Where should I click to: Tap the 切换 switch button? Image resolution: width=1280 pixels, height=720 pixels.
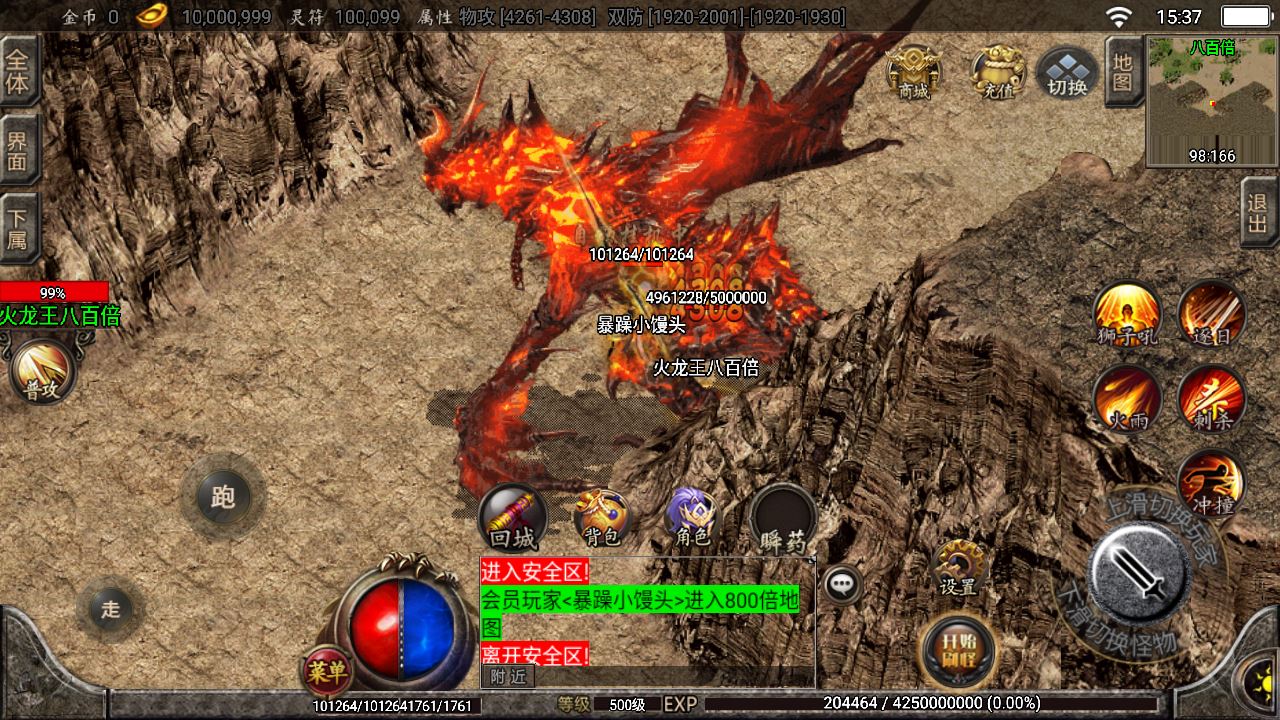click(x=1067, y=73)
